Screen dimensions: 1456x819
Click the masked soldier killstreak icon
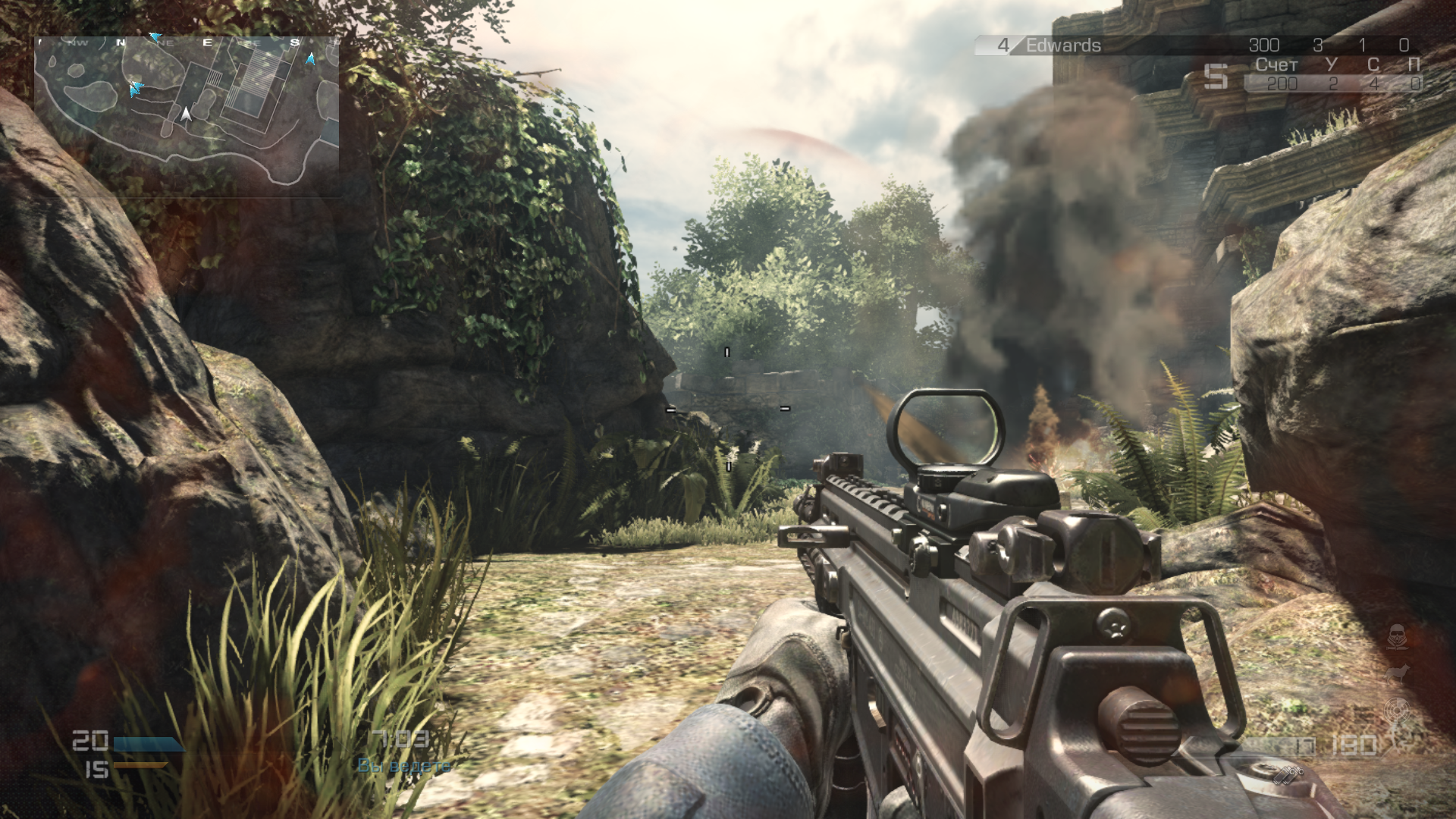click(x=1397, y=635)
